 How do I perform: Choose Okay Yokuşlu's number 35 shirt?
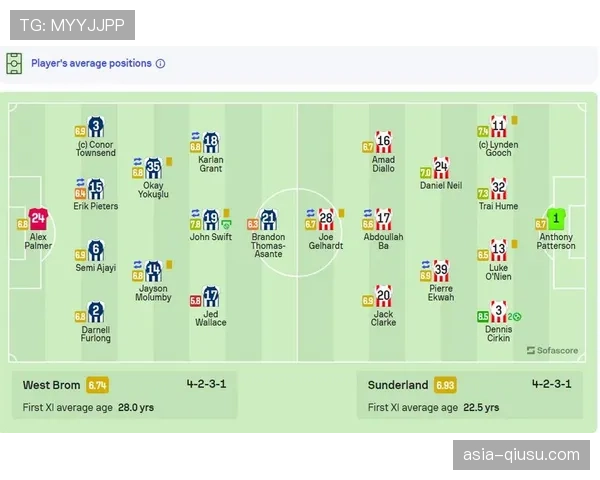click(153, 168)
